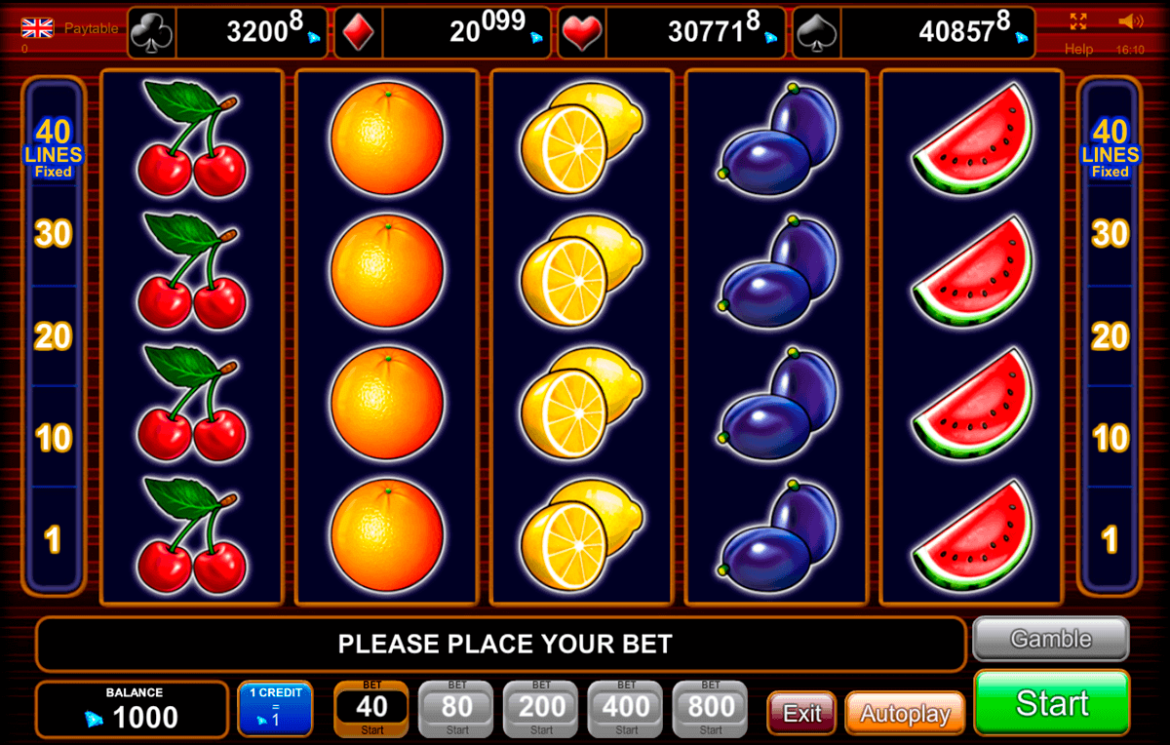Screen dimensions: 1170x745
Task: Place the maximum 800 bet
Action: tap(711, 709)
